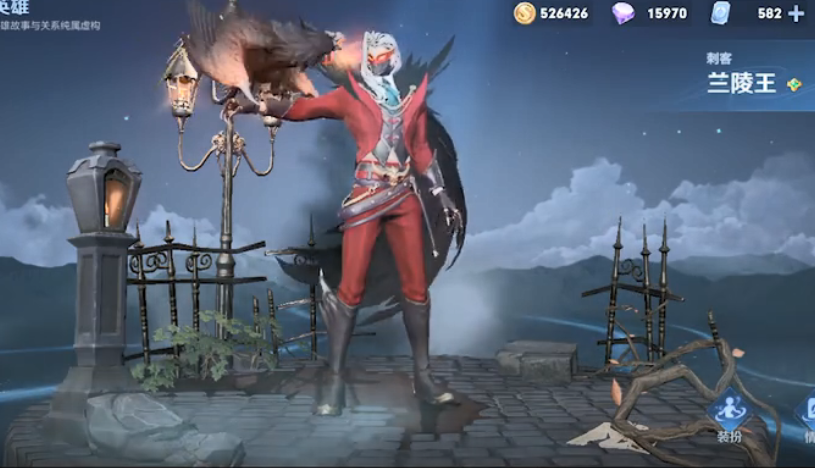
Task: Click the blue voucher currency icon
Action: click(722, 13)
